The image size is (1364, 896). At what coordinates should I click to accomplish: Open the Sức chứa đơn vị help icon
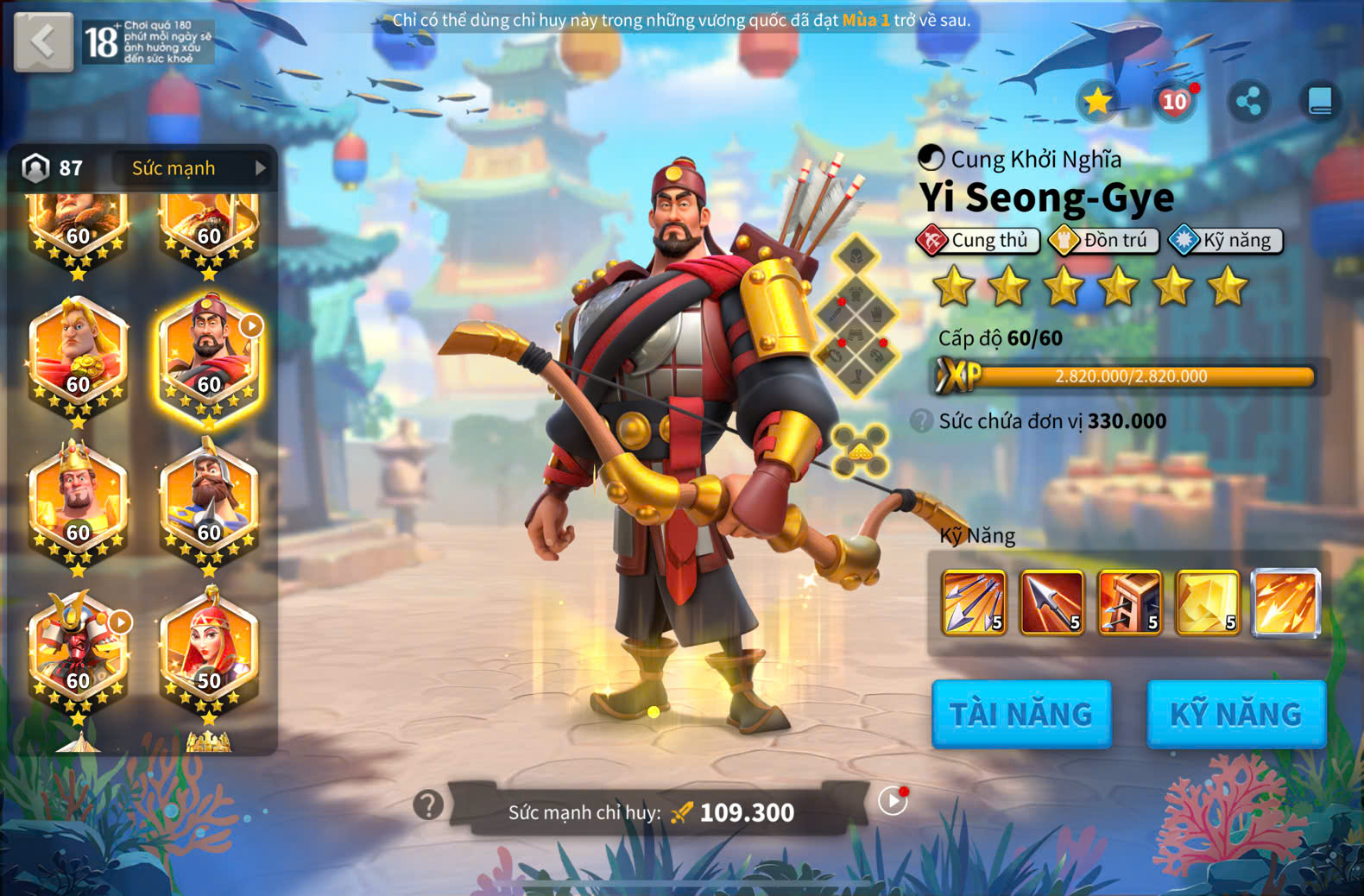(x=922, y=421)
